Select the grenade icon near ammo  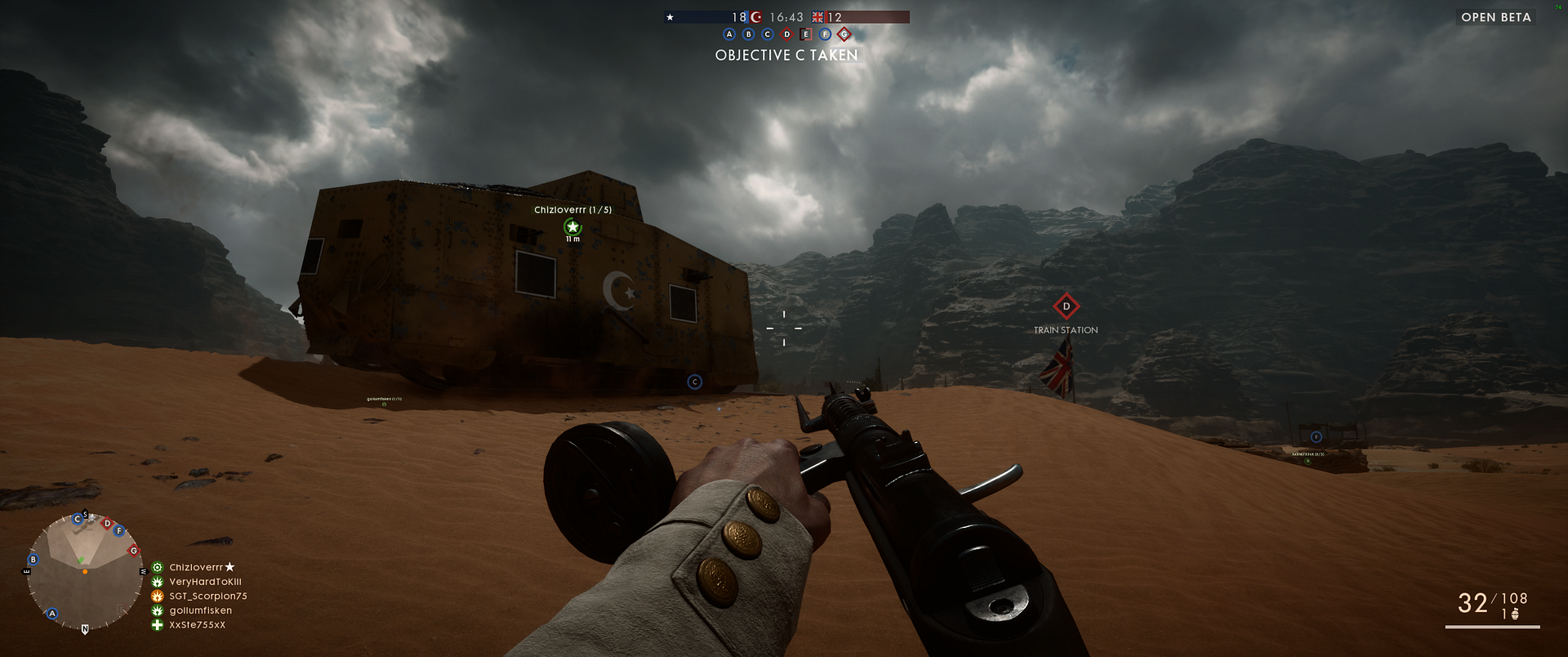[1516, 615]
